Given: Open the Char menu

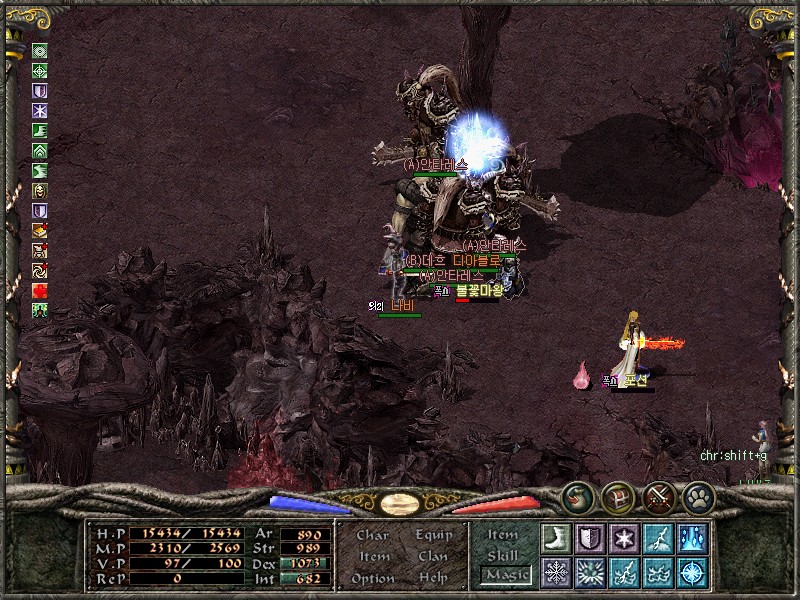Looking at the screenshot, I should [x=373, y=535].
